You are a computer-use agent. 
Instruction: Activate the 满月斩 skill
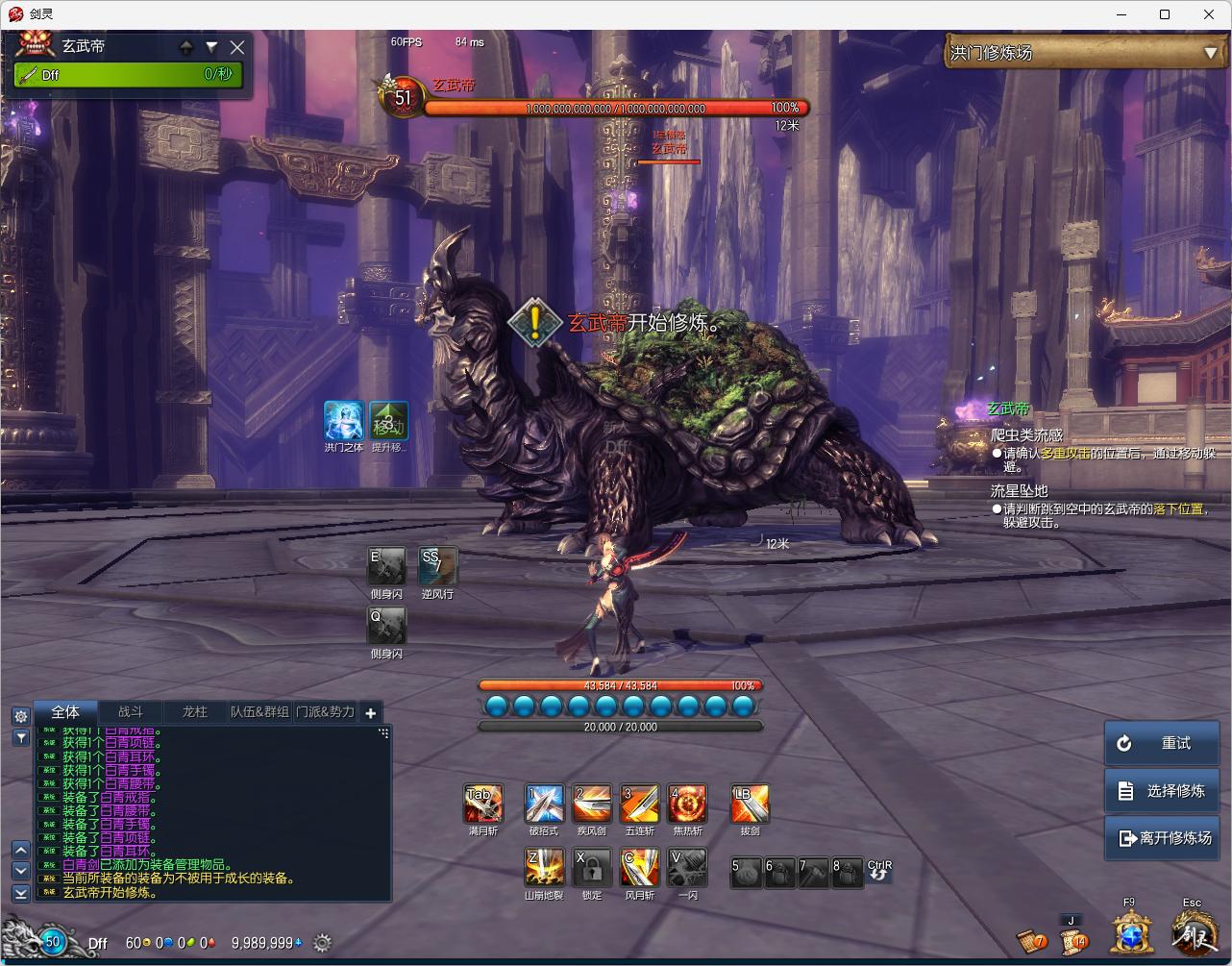(x=482, y=804)
